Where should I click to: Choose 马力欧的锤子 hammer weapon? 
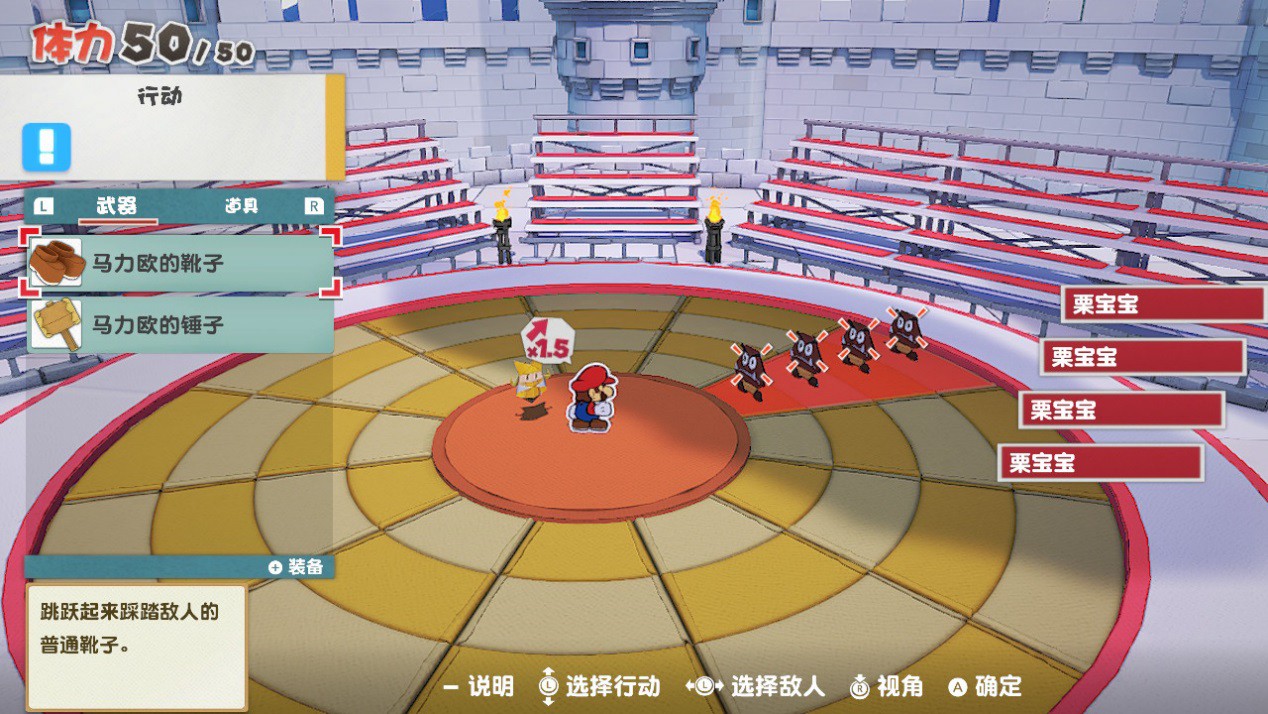point(180,325)
